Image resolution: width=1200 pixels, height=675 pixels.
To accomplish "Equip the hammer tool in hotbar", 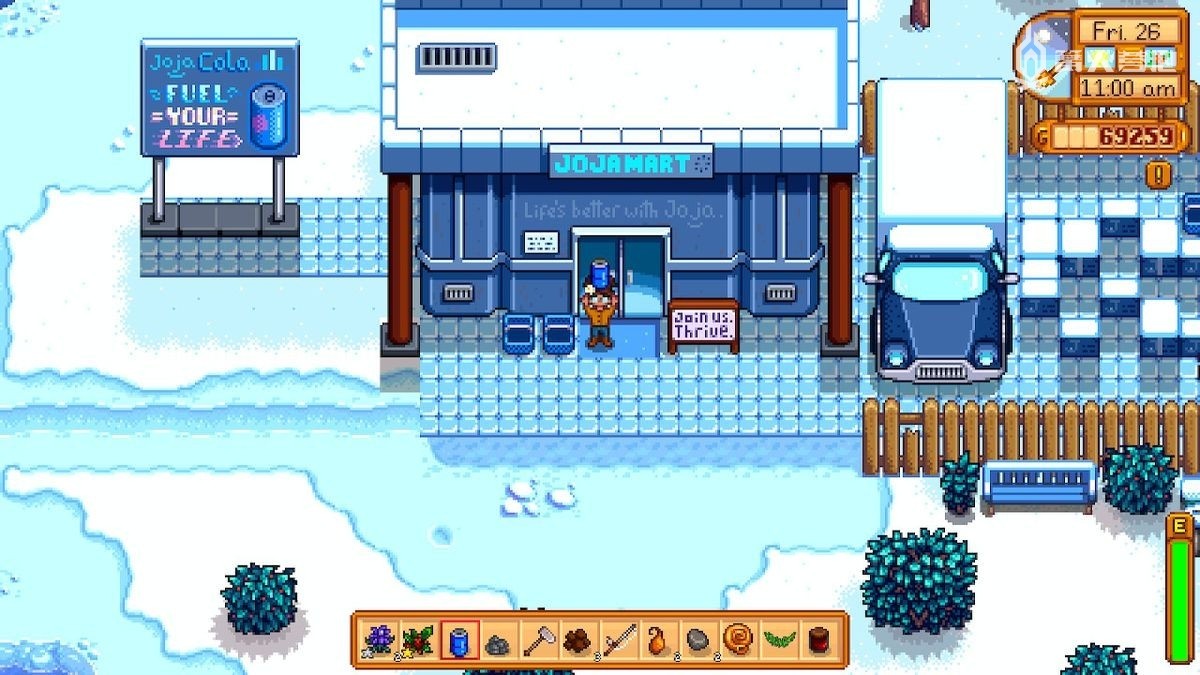I will click(x=539, y=639).
